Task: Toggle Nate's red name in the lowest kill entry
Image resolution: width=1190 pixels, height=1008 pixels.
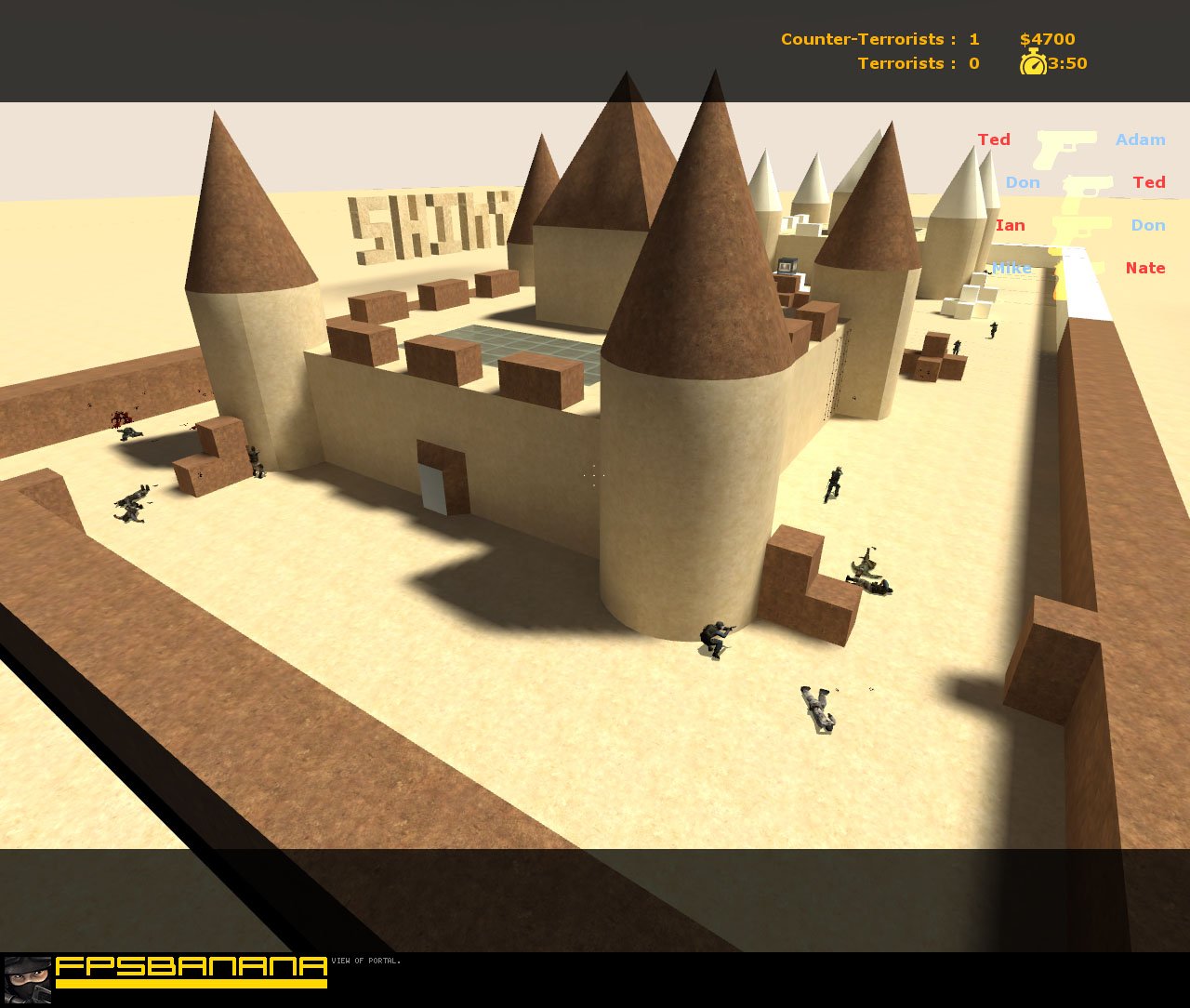Action: [x=1145, y=268]
